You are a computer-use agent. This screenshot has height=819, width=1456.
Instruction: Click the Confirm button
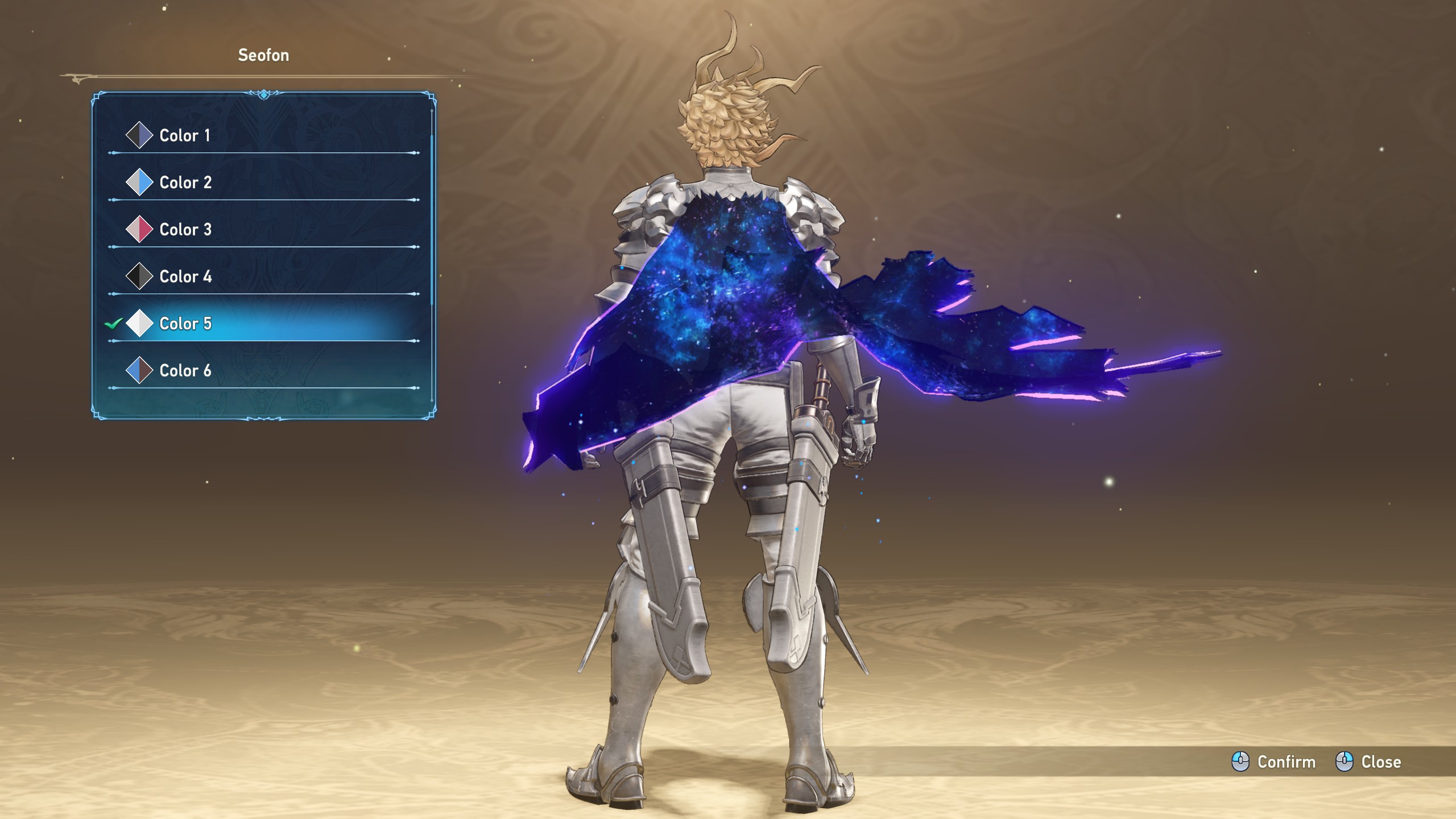click(x=1274, y=762)
